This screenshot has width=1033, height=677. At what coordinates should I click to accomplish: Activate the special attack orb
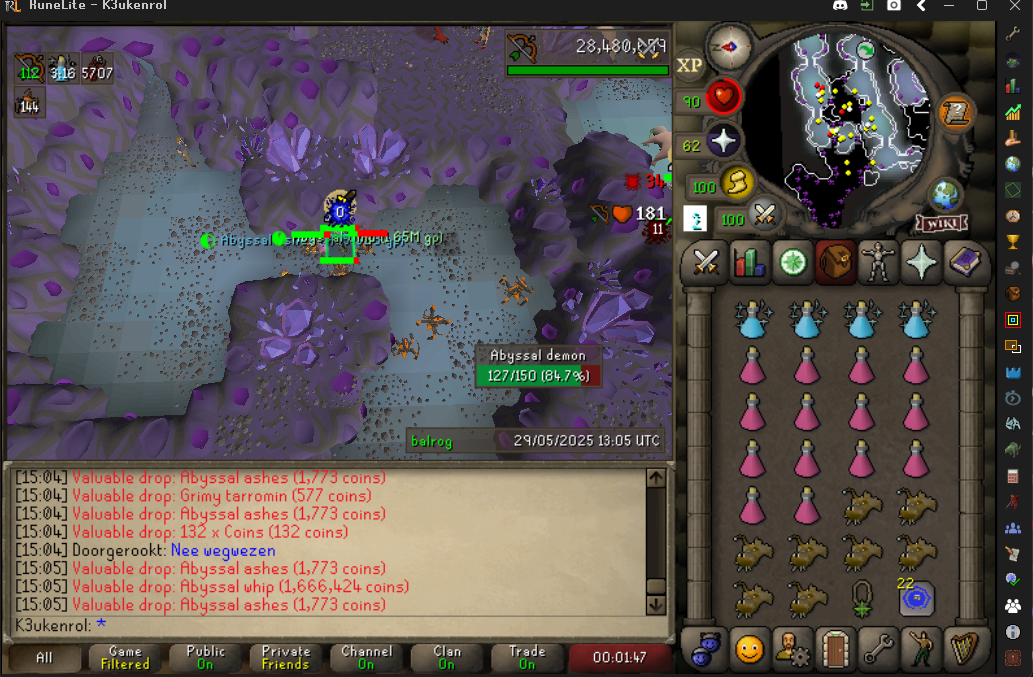tap(765, 213)
